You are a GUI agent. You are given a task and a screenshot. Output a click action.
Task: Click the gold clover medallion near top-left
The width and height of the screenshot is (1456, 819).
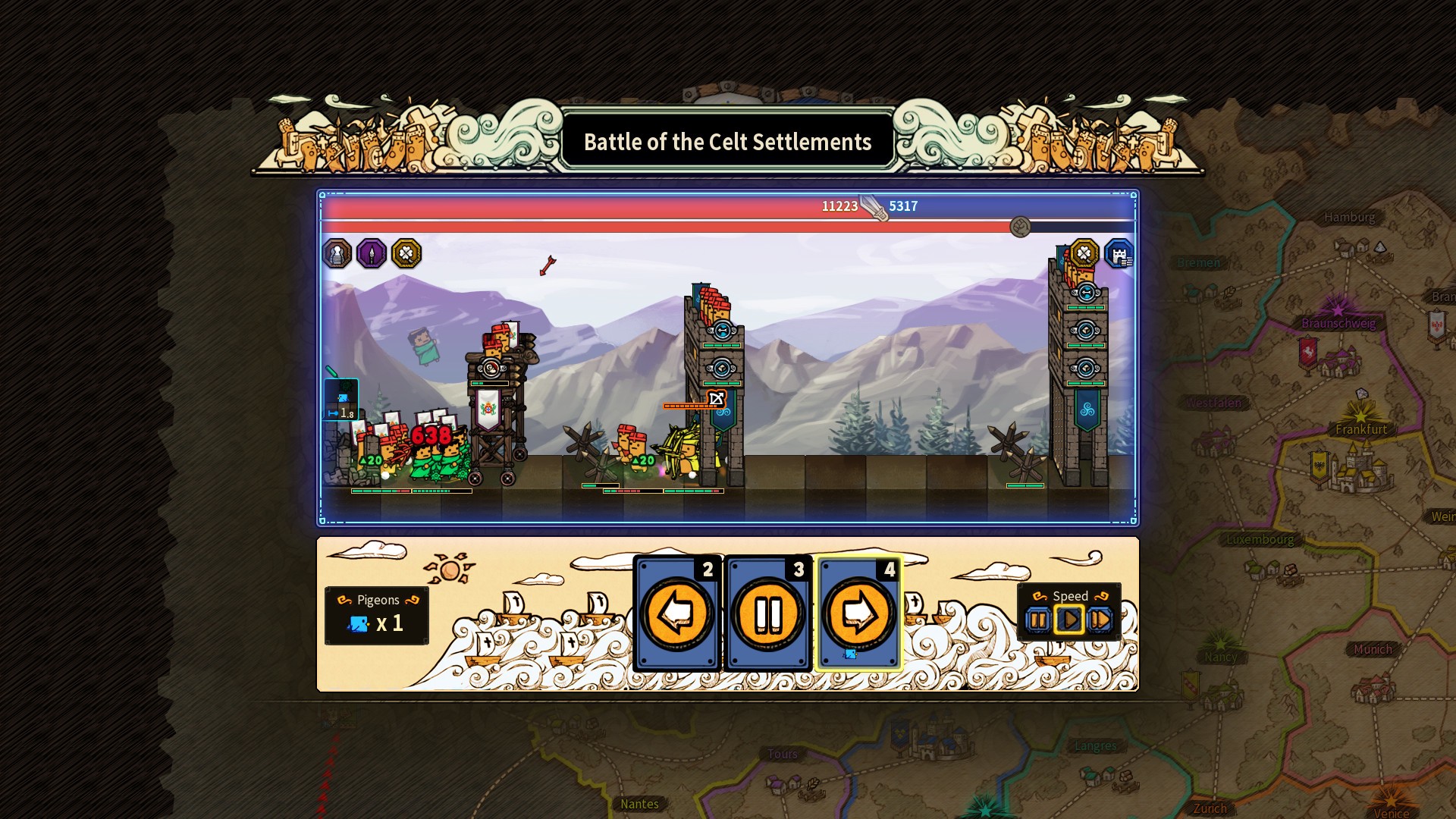[x=405, y=253]
